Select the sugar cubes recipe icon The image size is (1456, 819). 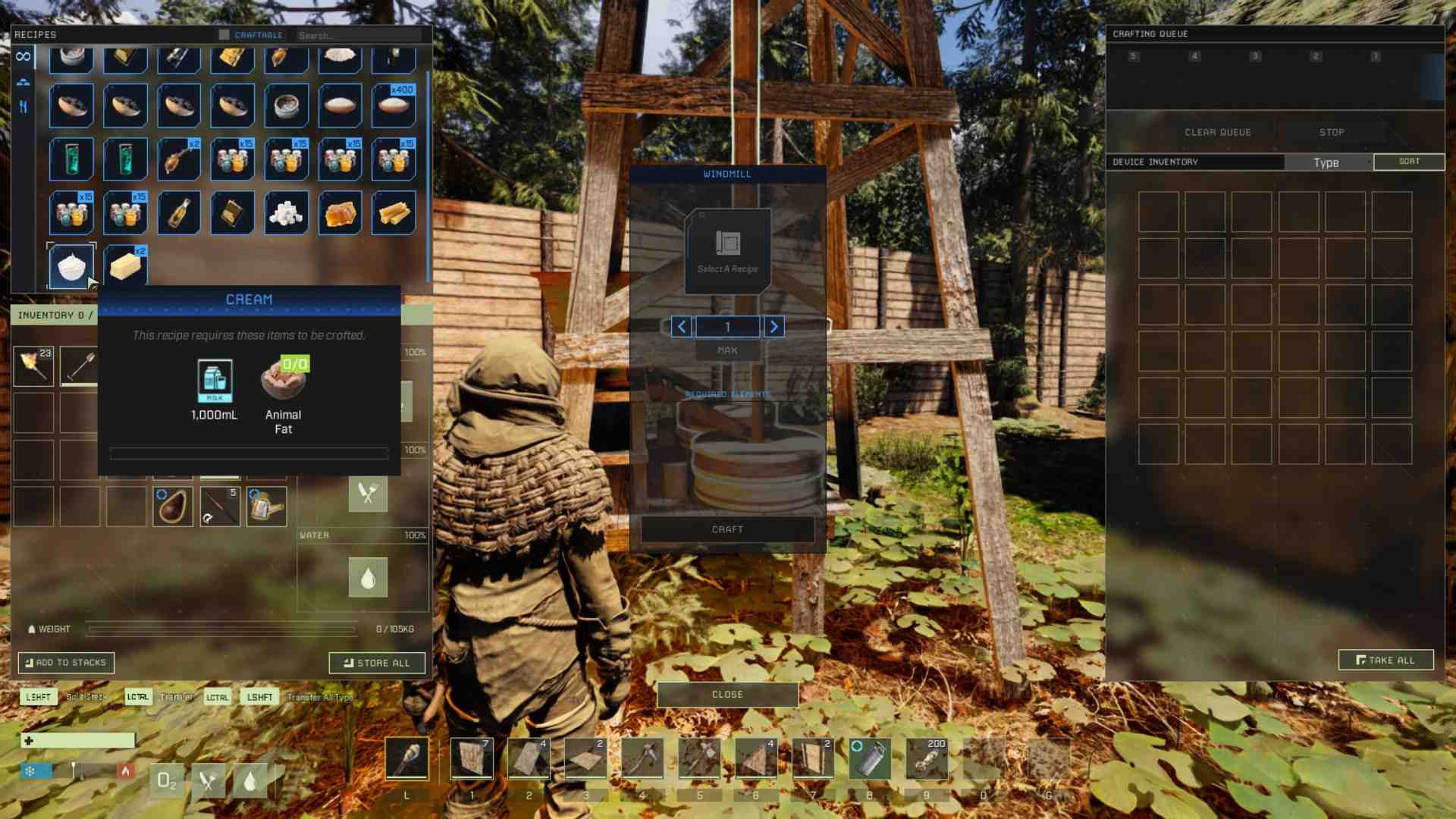point(286,212)
